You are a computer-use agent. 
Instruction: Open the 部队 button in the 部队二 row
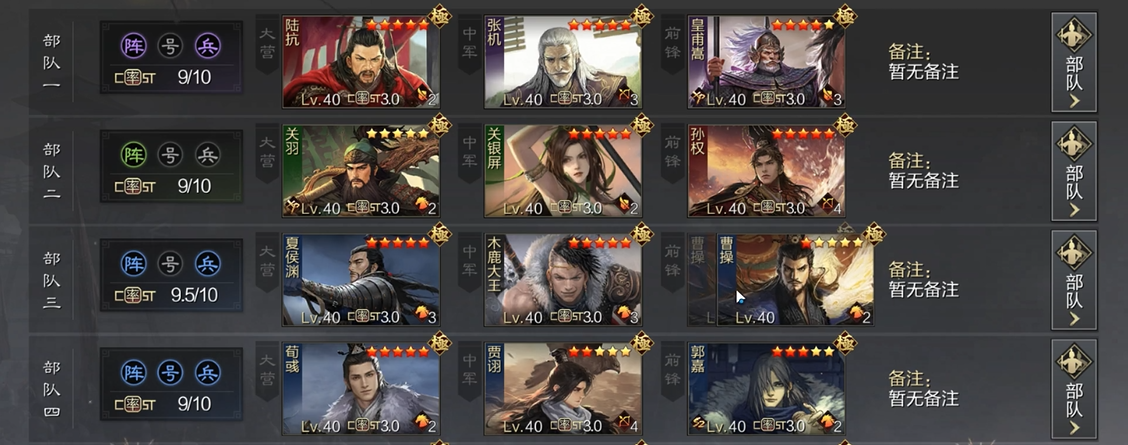[x=1074, y=171]
